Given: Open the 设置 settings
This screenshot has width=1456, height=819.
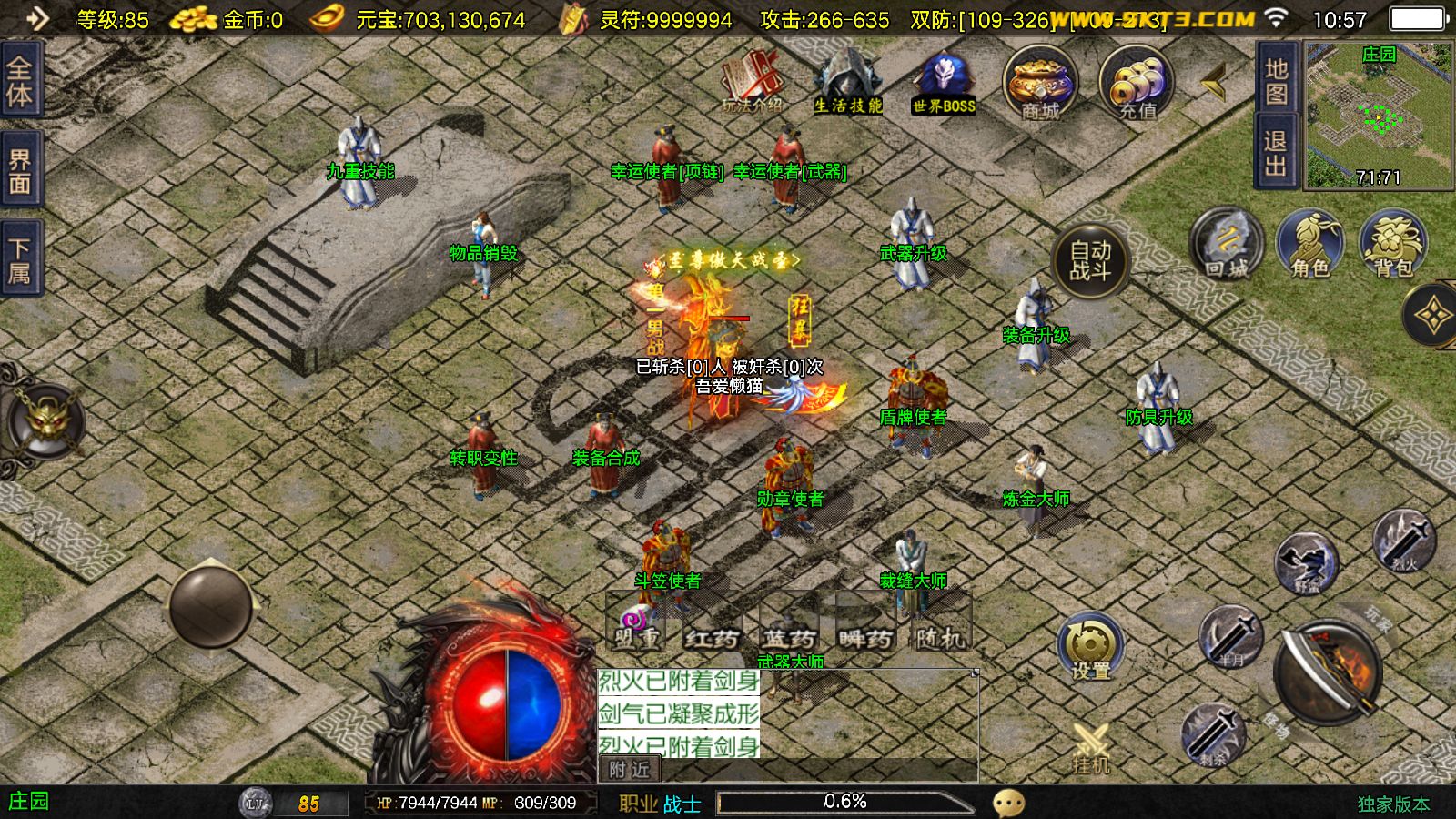Looking at the screenshot, I should point(1090,650).
